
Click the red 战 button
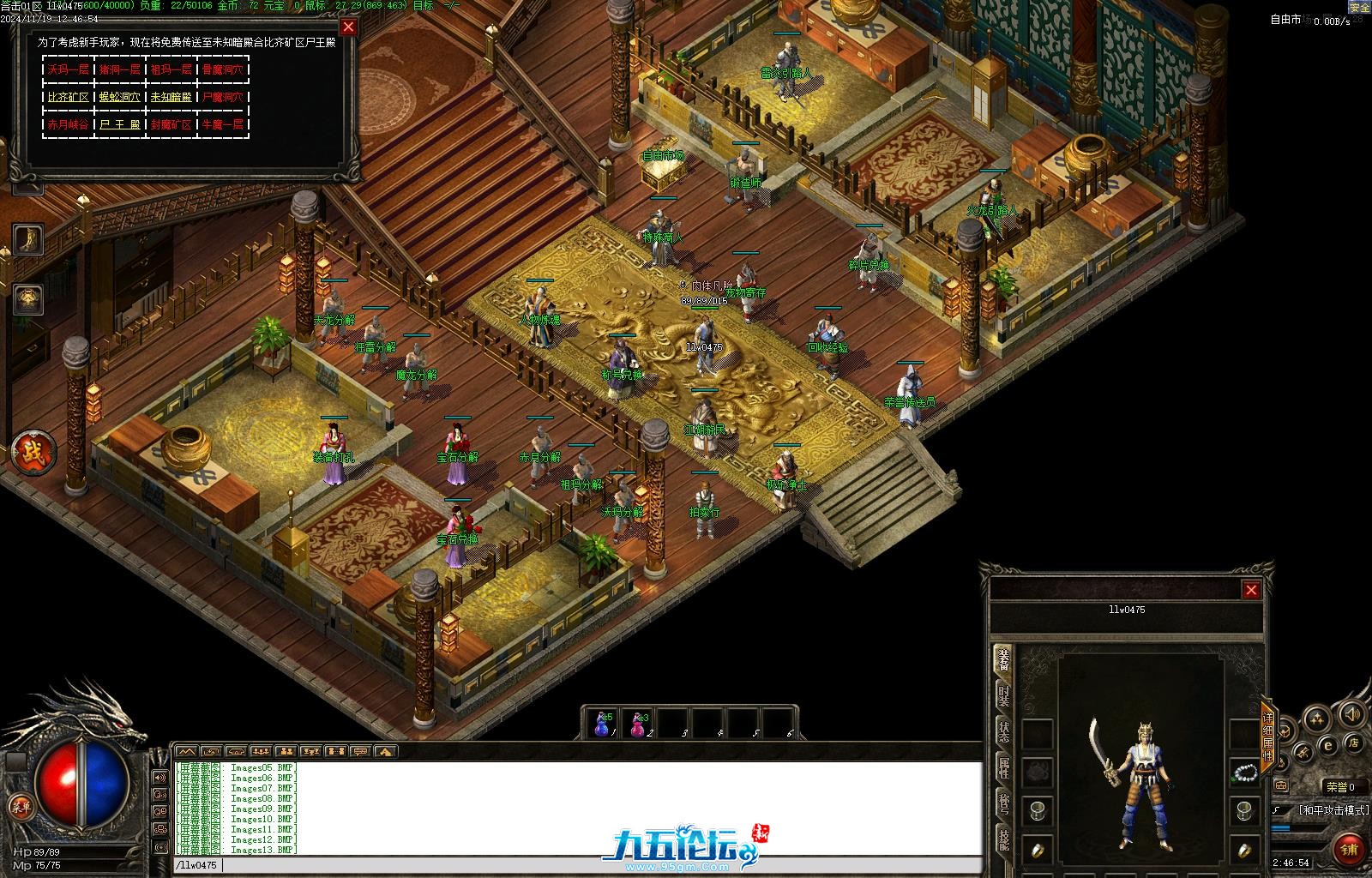(33, 452)
